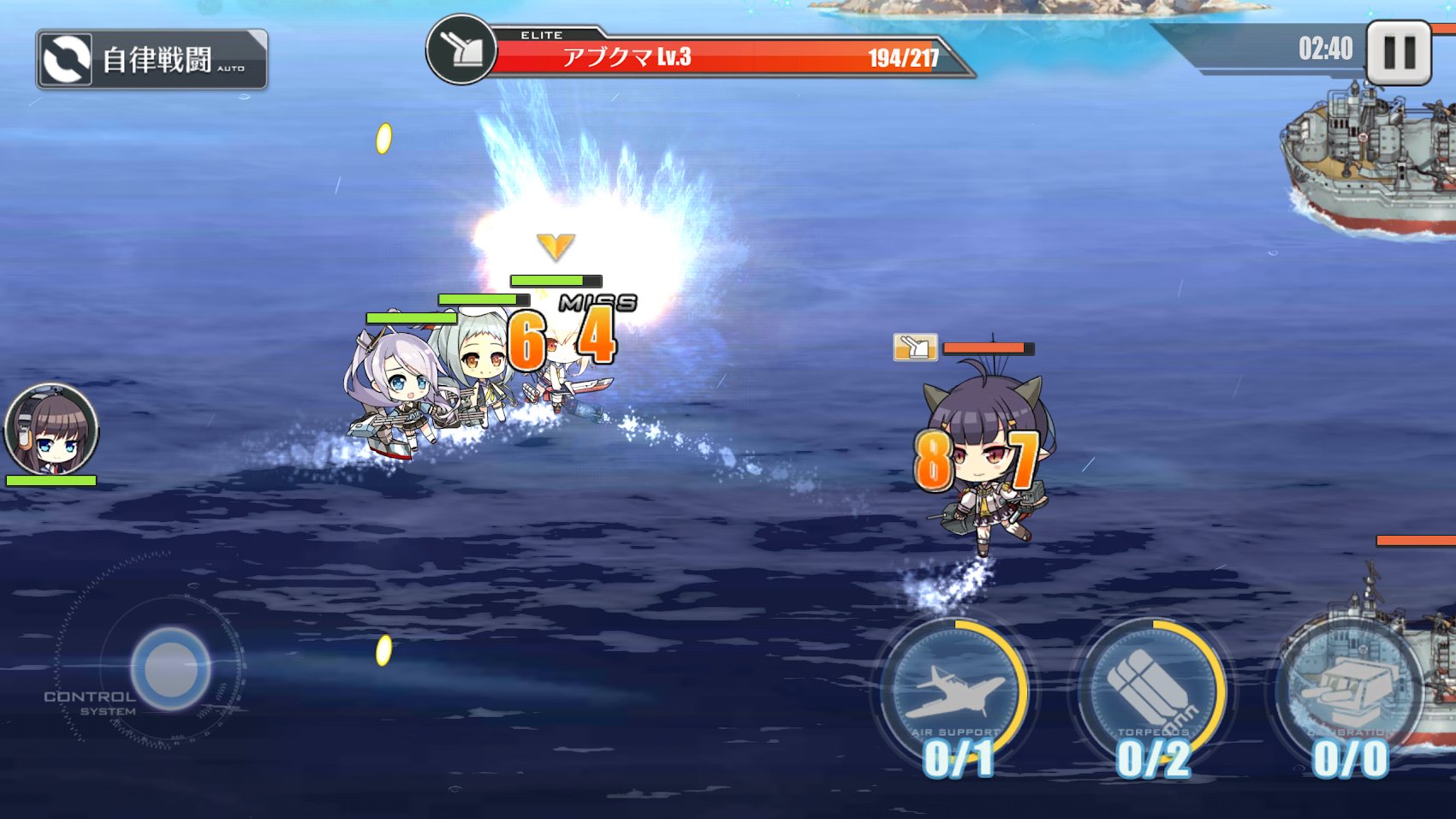Screen dimensions: 1456x819
Task: Open the pause menu
Action: click(x=1399, y=50)
